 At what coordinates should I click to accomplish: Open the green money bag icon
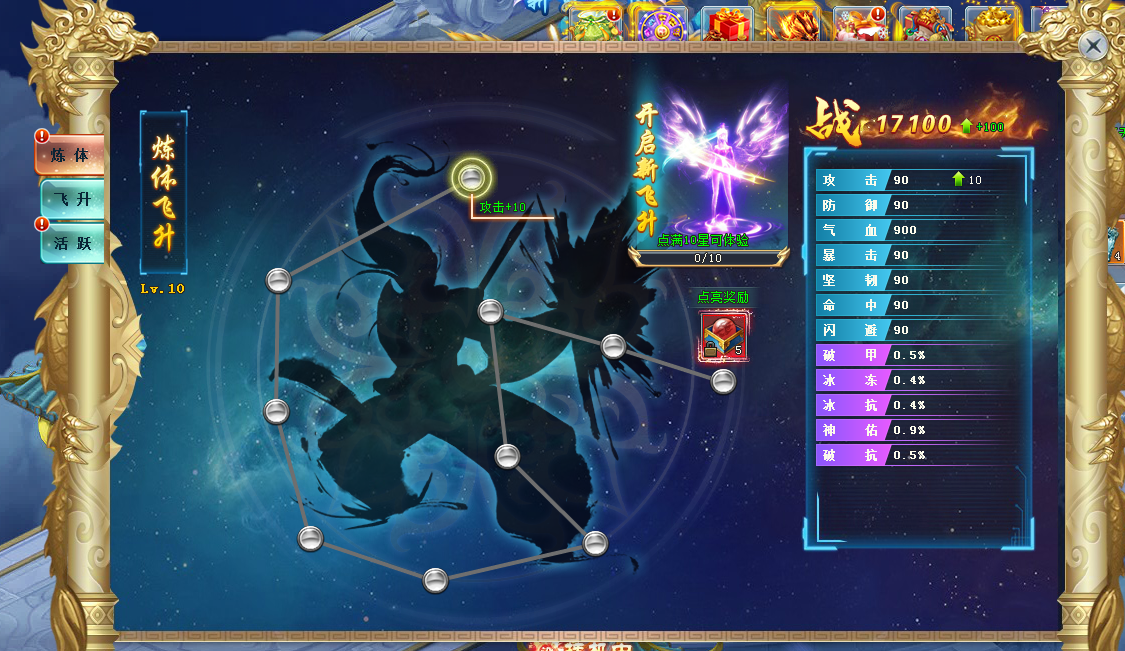594,24
